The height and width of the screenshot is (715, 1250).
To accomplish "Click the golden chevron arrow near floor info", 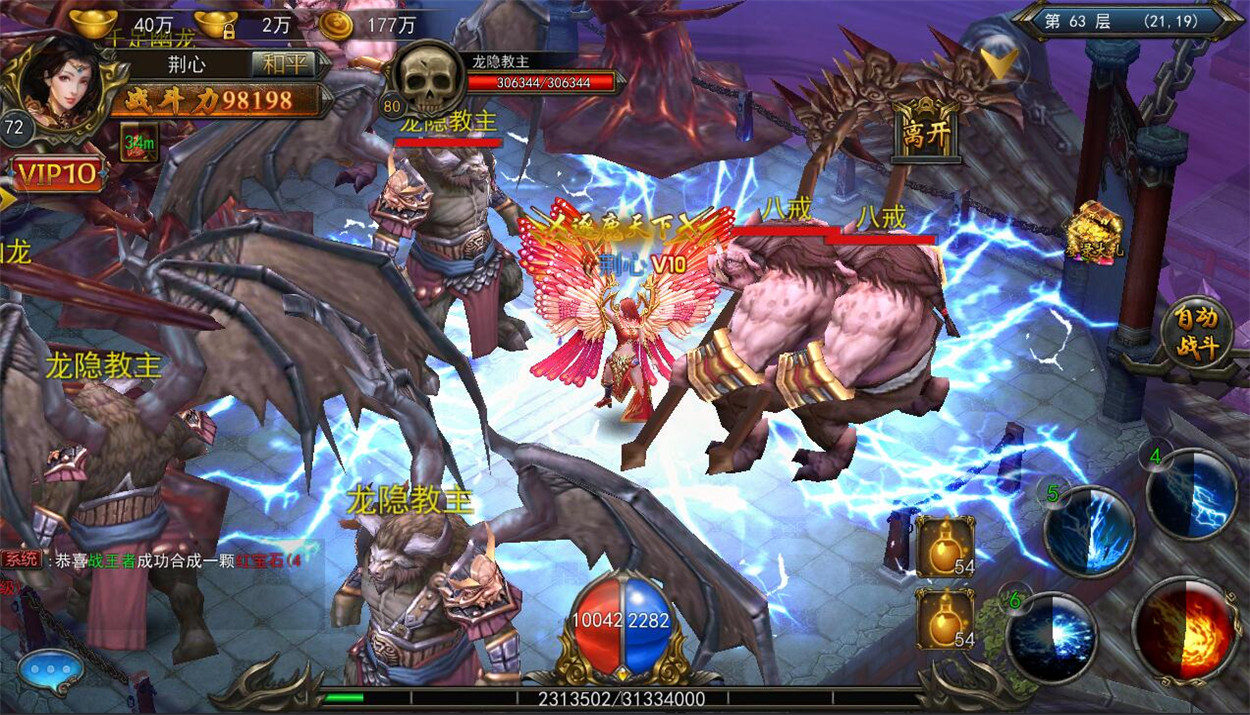I will (x=997, y=63).
